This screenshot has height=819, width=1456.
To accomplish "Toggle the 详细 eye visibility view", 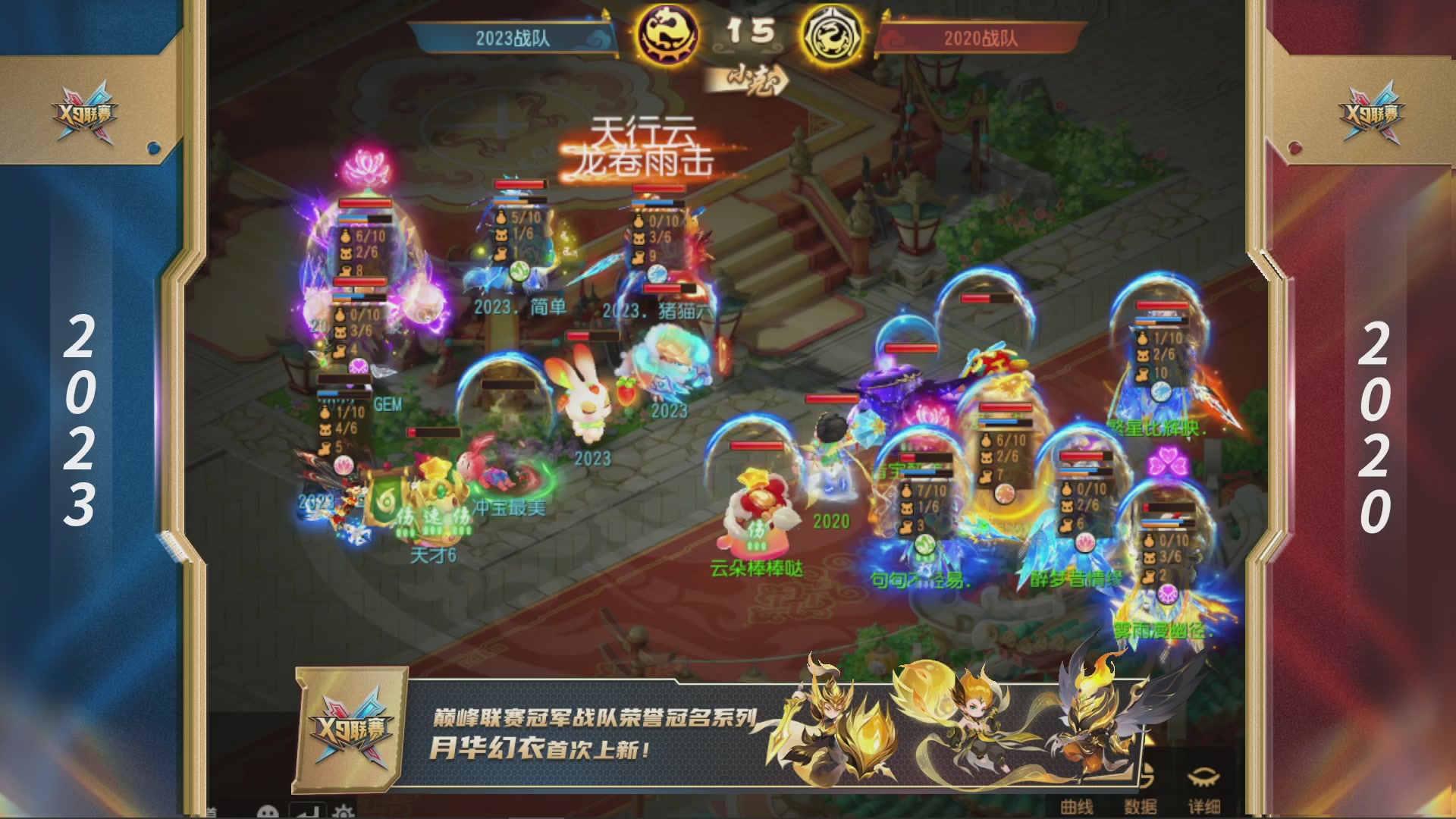I will [x=1203, y=775].
